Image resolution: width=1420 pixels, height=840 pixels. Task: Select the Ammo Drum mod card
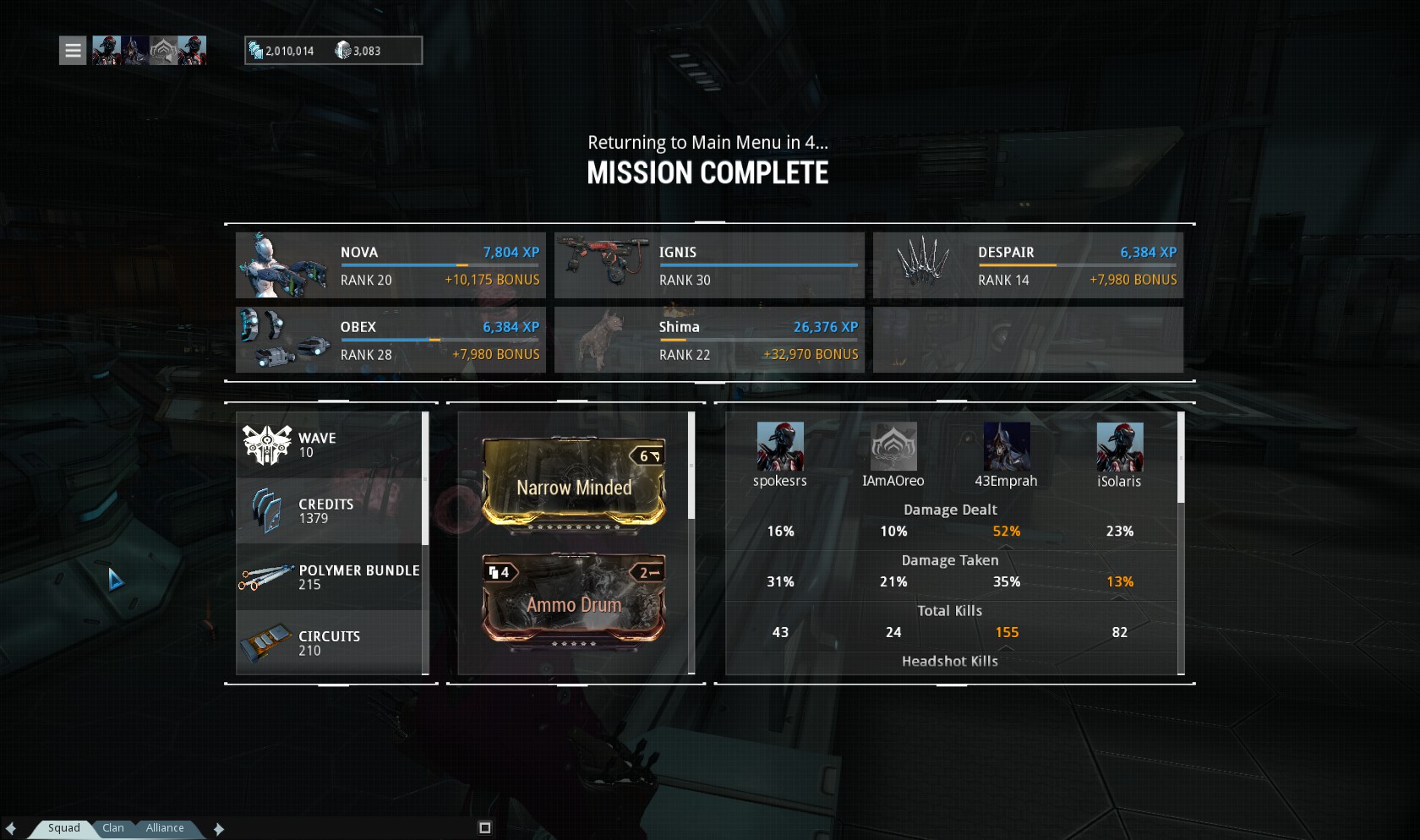point(574,599)
